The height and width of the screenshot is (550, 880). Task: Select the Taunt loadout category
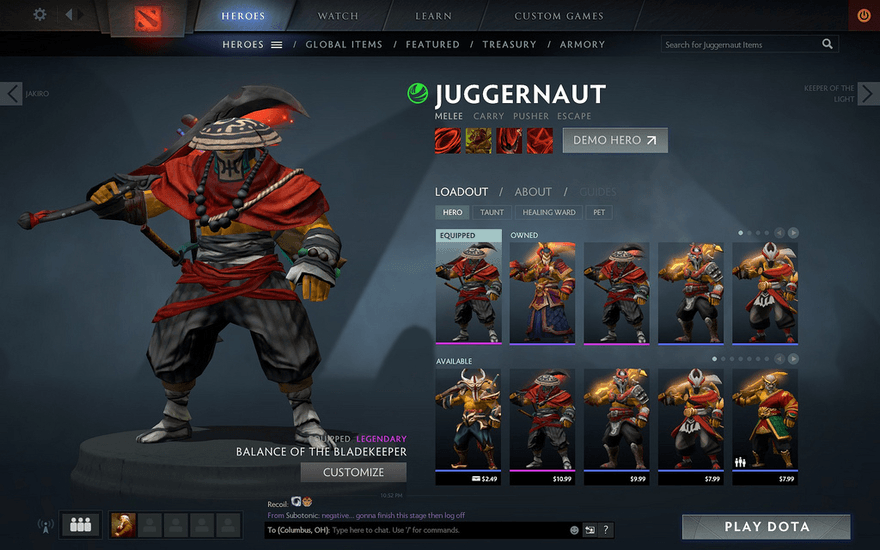pyautogui.click(x=492, y=212)
